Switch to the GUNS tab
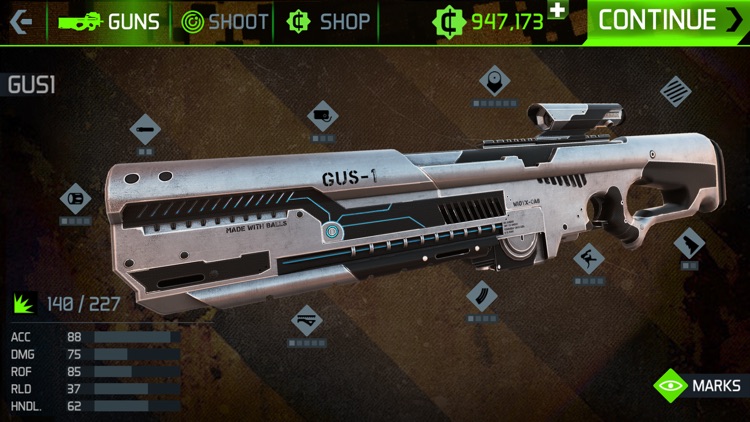This screenshot has width=750, height=422. click(x=109, y=21)
